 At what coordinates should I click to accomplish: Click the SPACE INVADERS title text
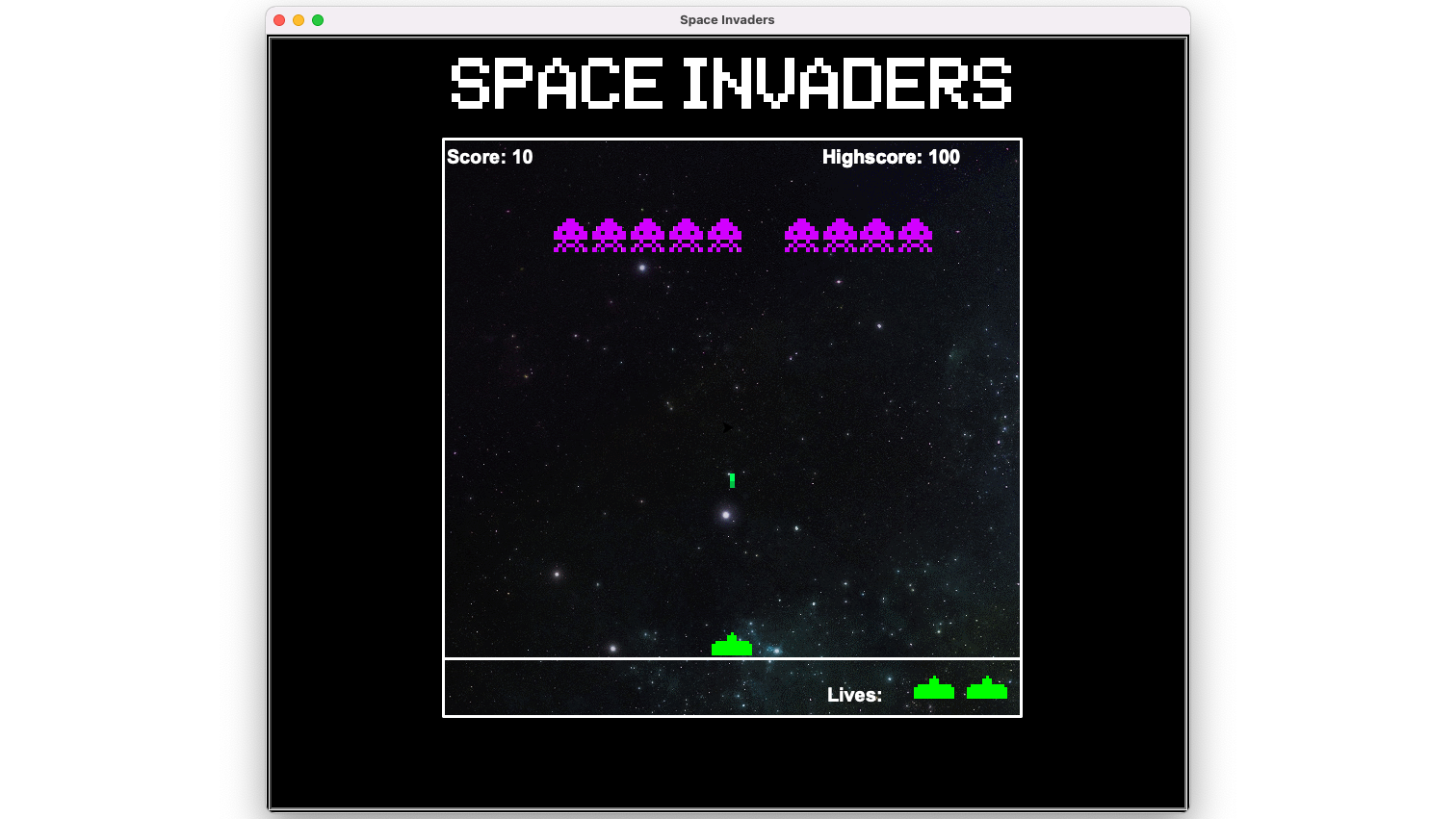[731, 85]
